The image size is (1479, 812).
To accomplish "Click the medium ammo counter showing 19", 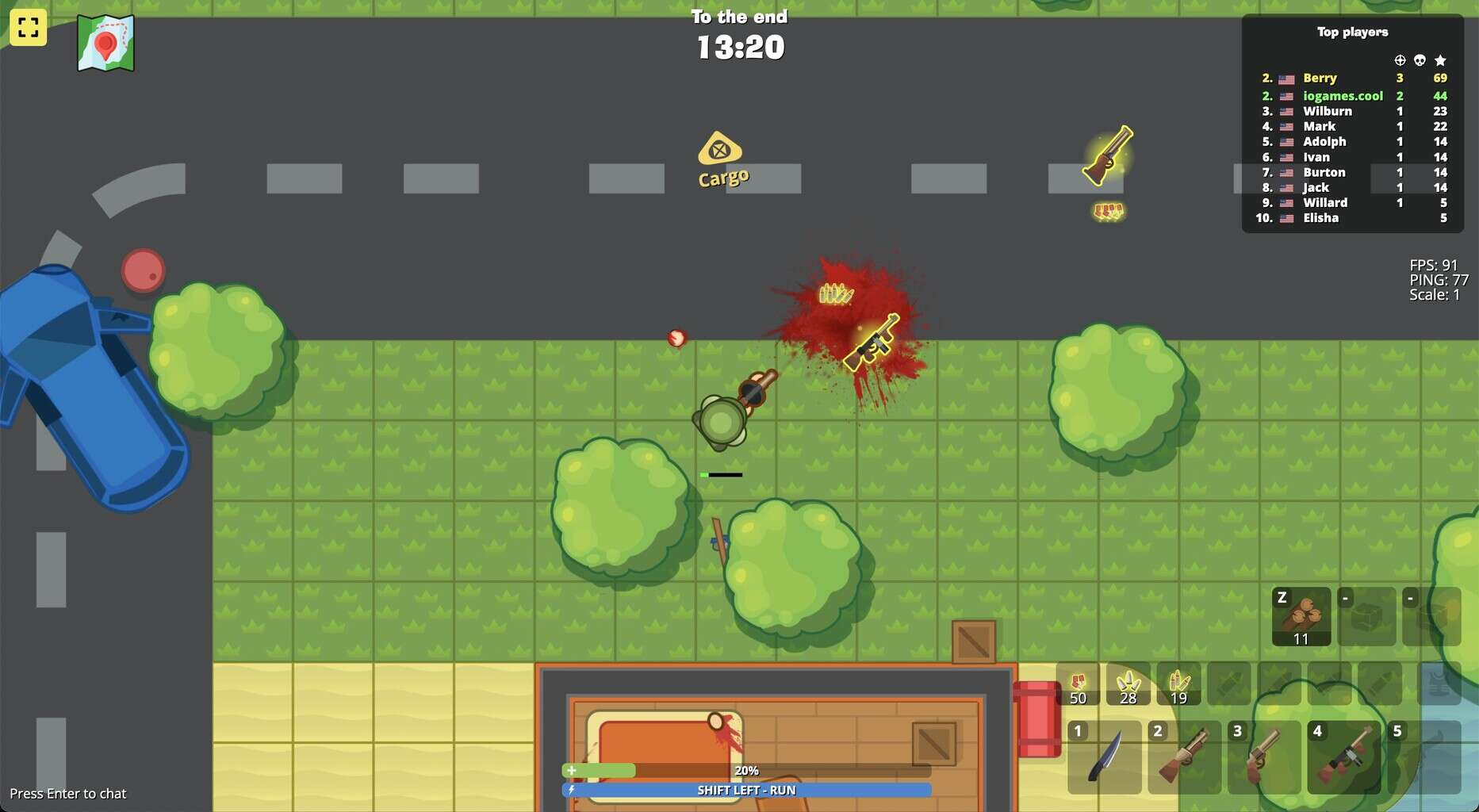I will point(1179,684).
